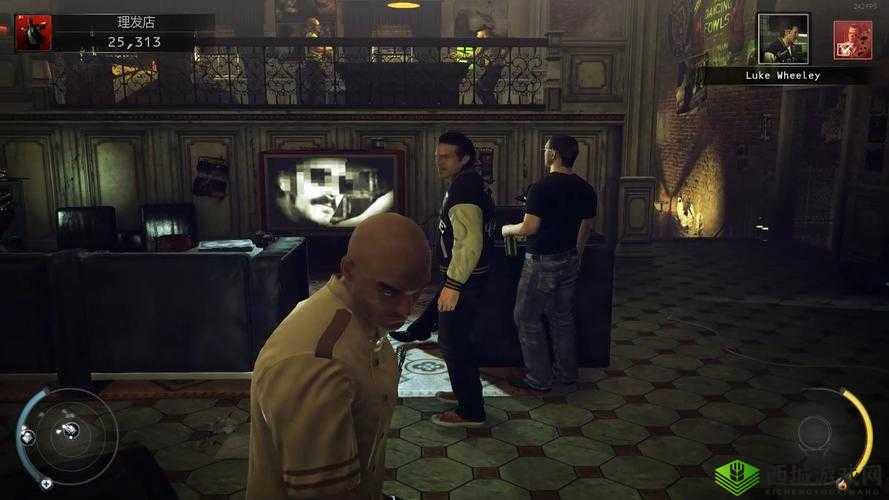Screen dimensions: 889x500
Task: Select the Luke Wheeley target portrait
Action: (x=782, y=39)
